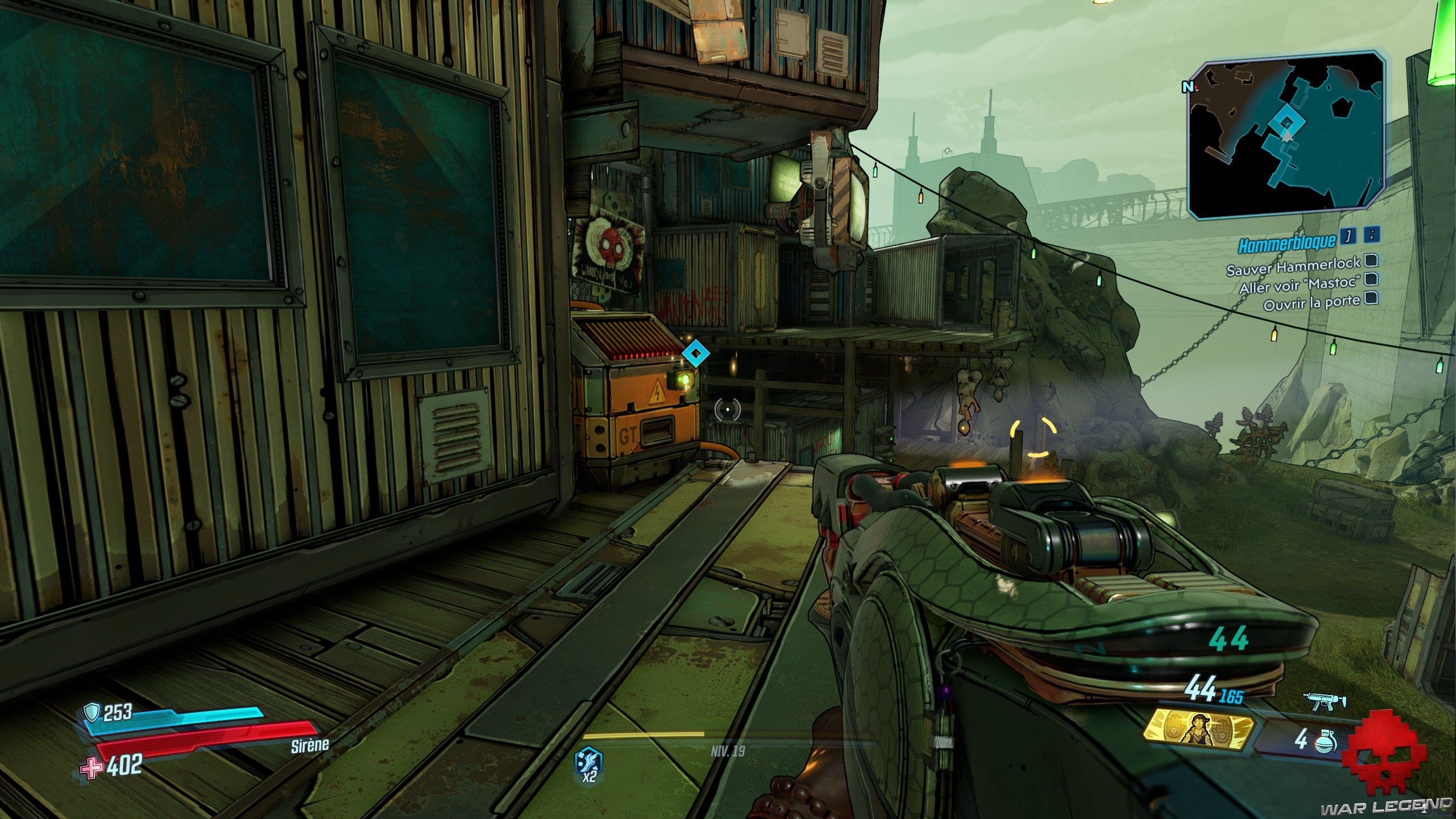1456x819 pixels.
Task: Click the Sauver Hammerlock objective checkbox
Action: pos(1371,260)
